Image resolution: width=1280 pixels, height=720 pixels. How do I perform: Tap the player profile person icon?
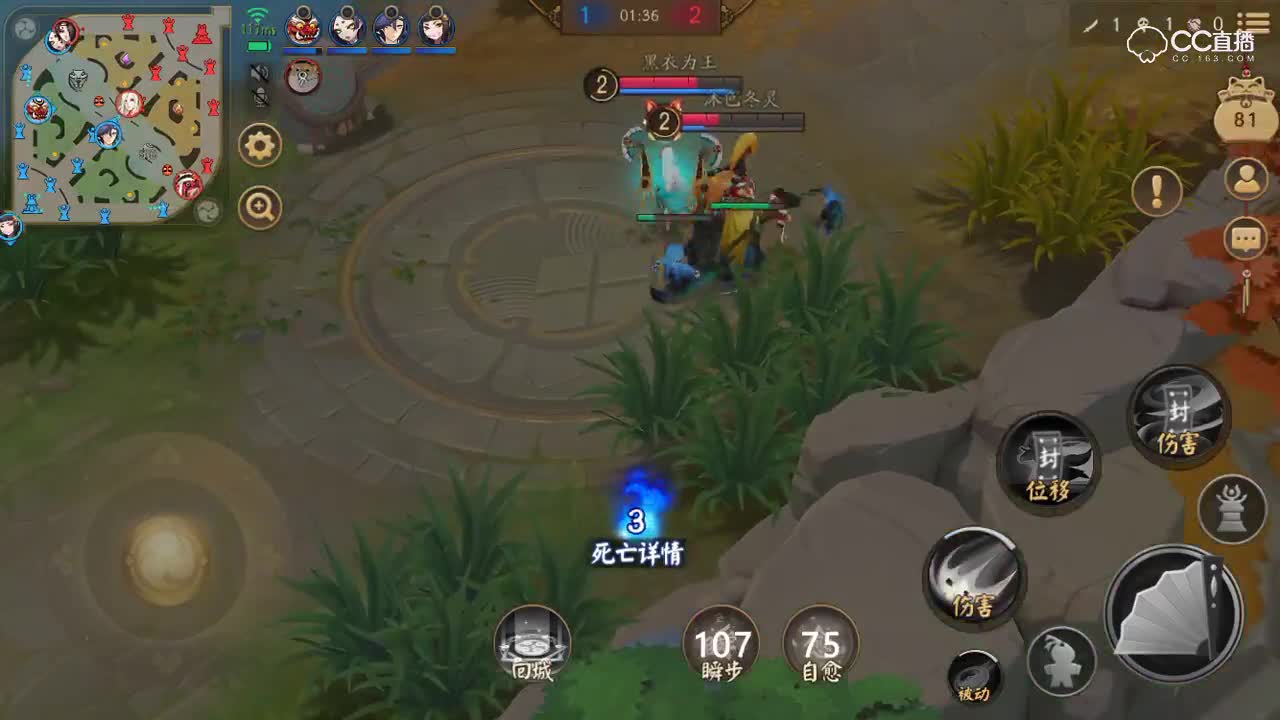1246,178
